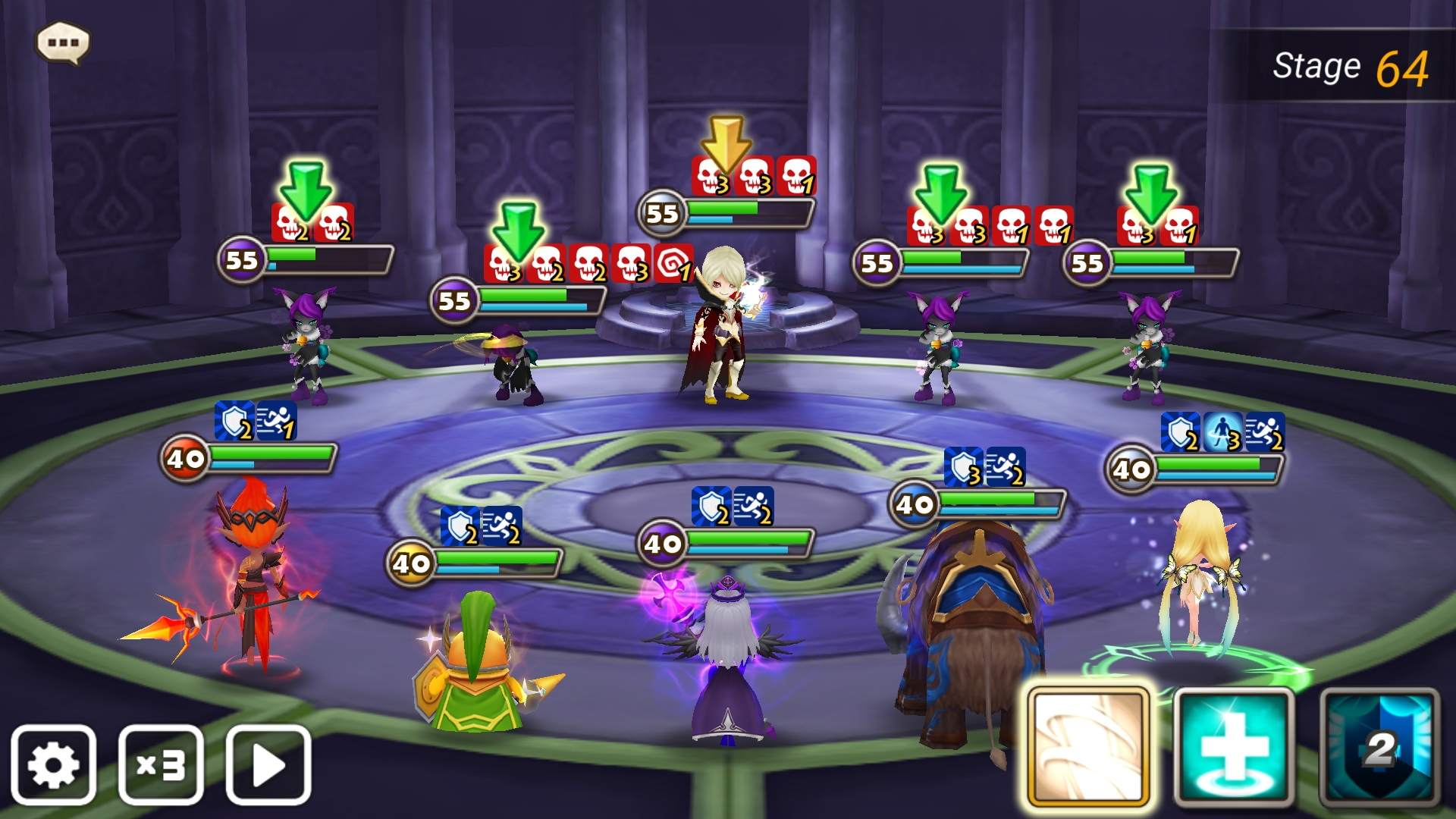Start auto-battle with the play button
Screen dimensions: 1456x819
pos(268,764)
